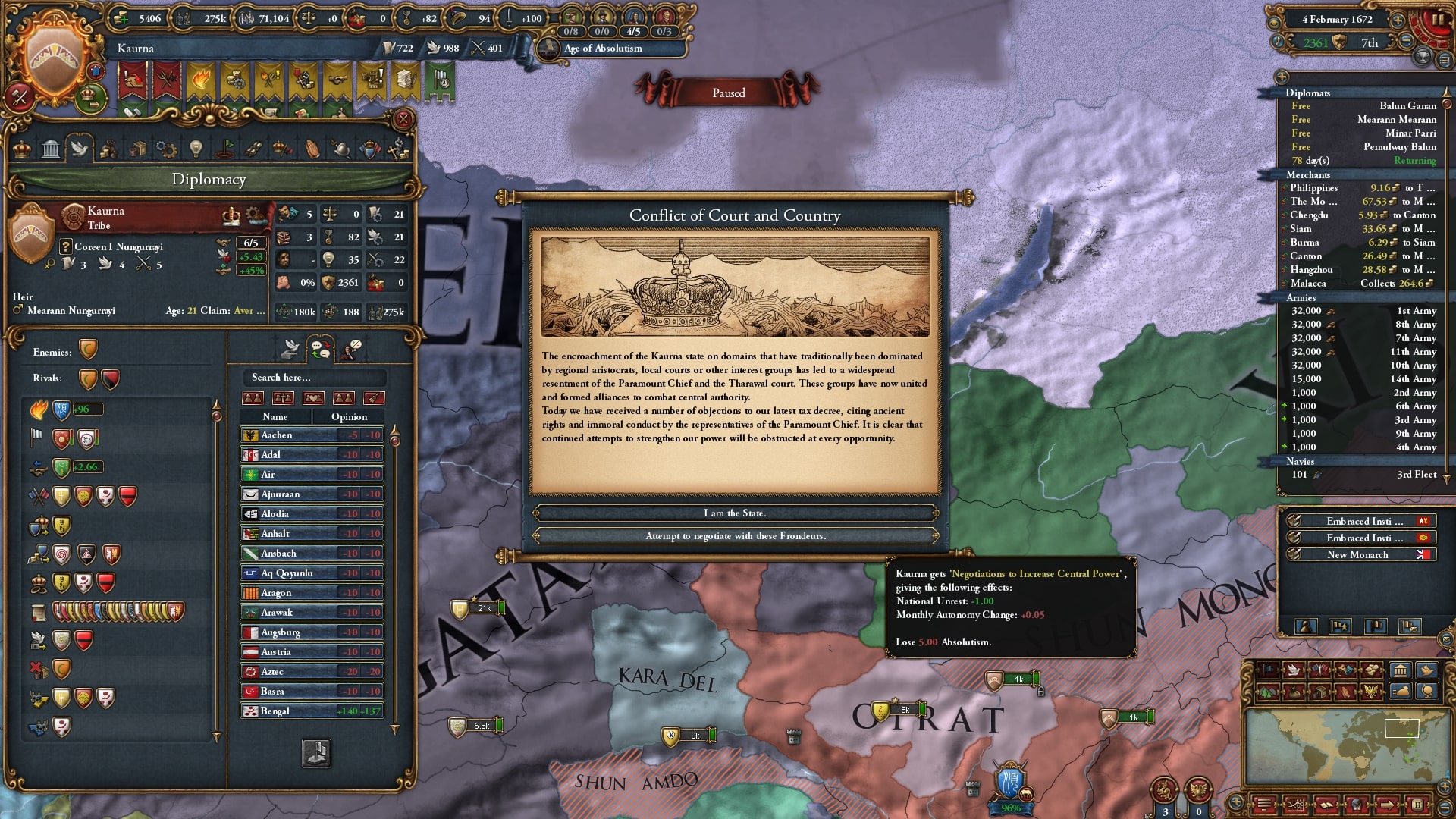The height and width of the screenshot is (819, 1456).
Task: Click the country search field
Action: click(x=314, y=378)
